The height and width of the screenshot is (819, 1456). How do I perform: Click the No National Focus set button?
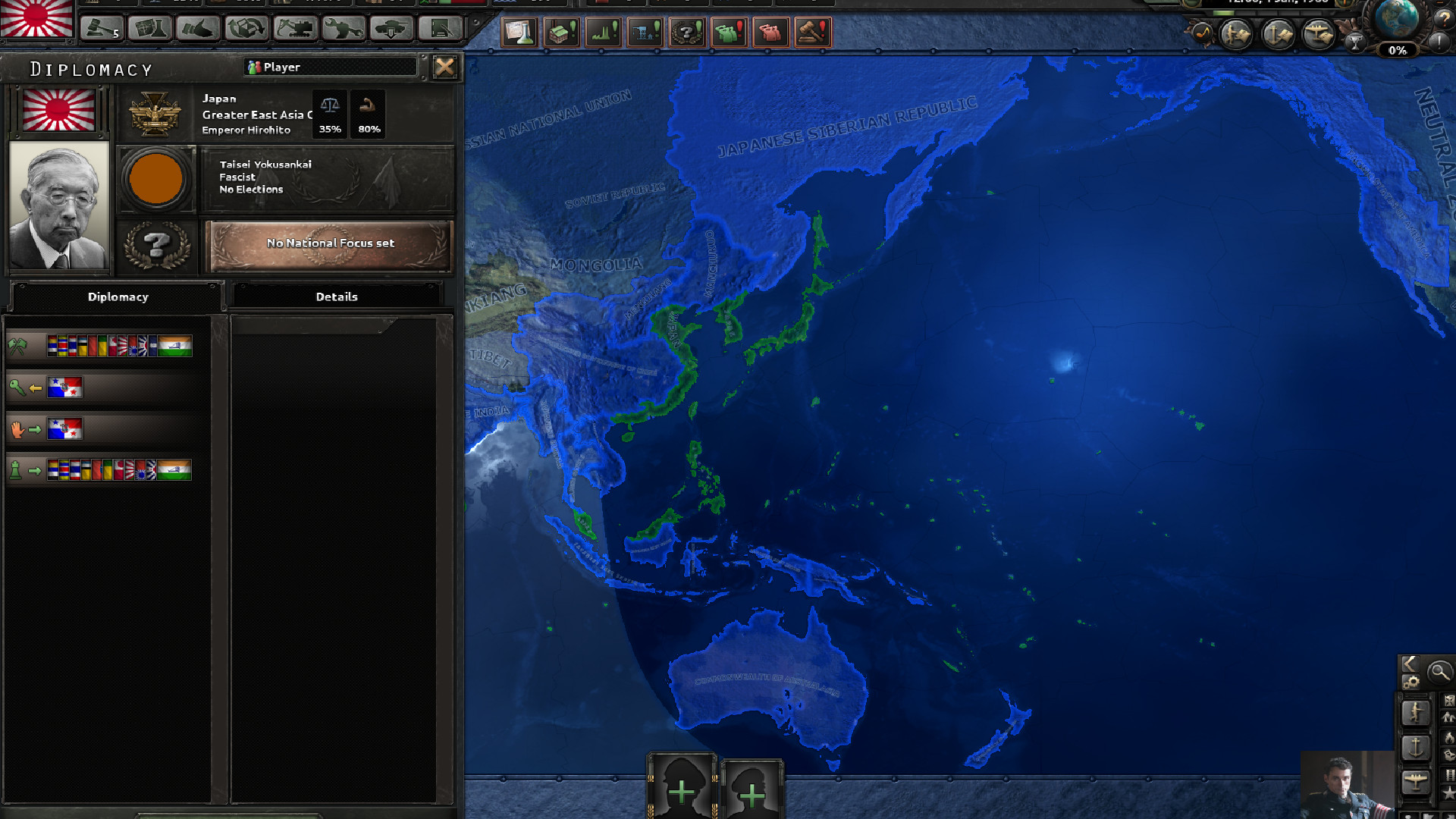[x=329, y=243]
